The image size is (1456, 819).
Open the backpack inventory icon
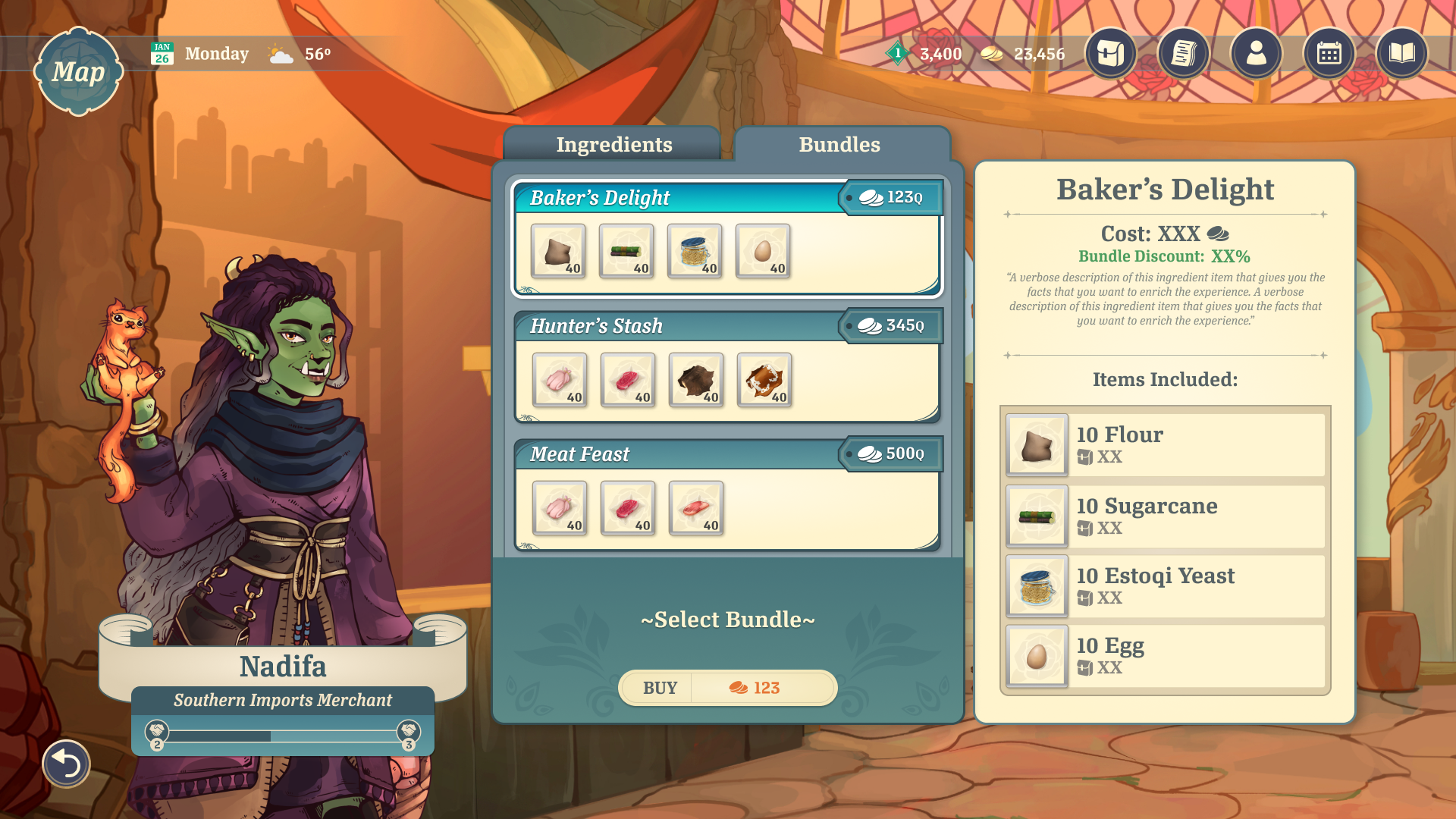click(1110, 53)
